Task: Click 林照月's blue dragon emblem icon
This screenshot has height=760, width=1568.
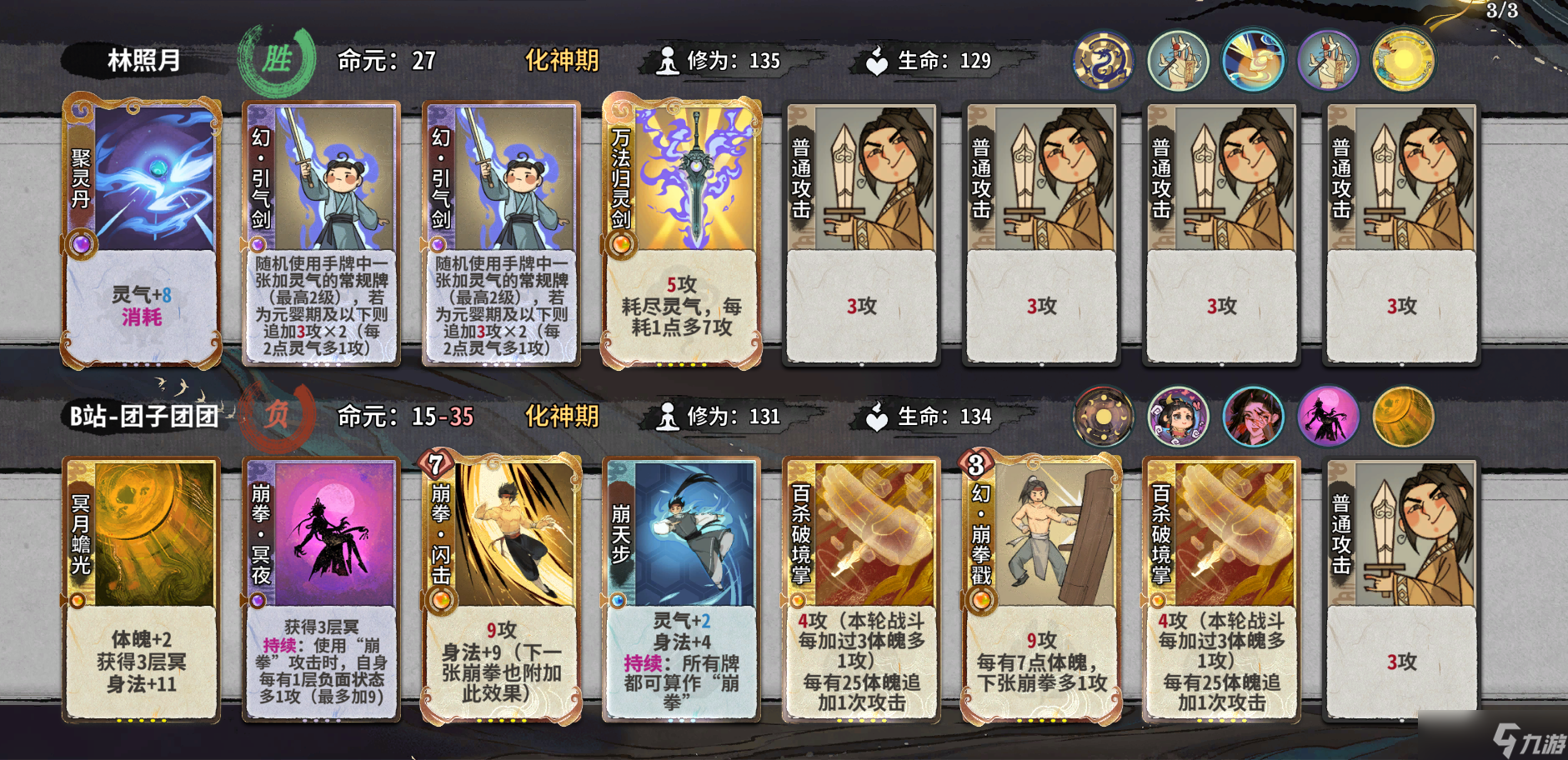Action: 1103,59
